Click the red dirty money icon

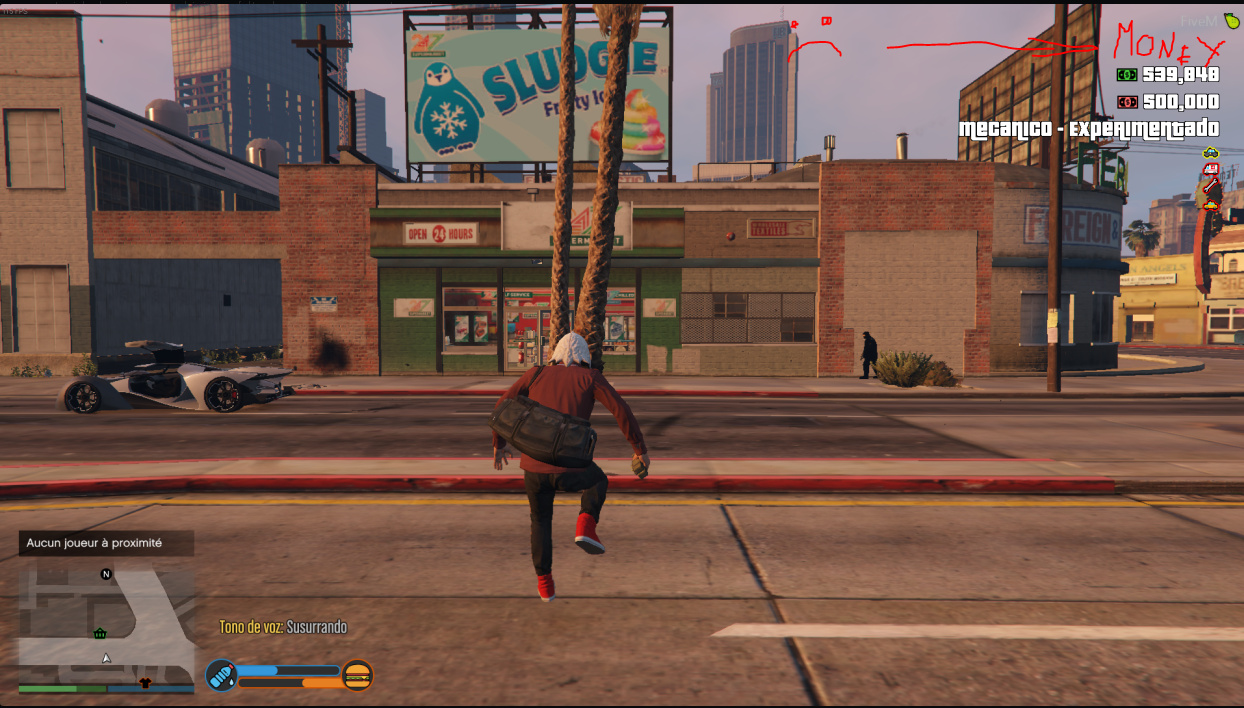pyautogui.click(x=1127, y=102)
